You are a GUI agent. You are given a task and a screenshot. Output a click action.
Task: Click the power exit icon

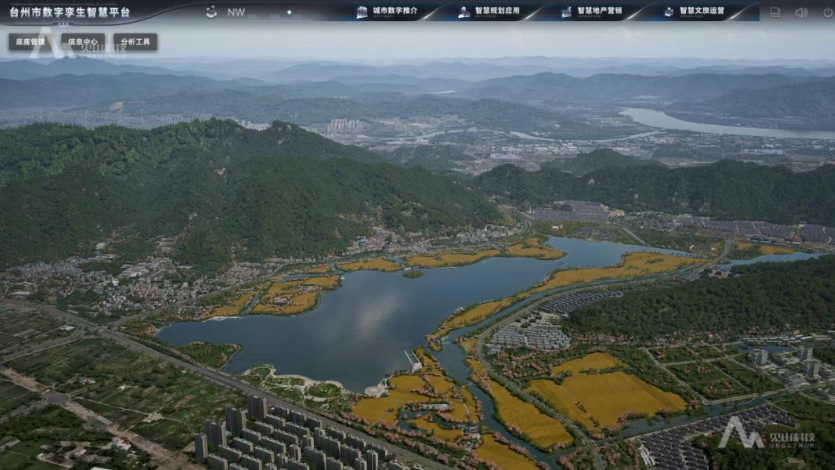coord(824,12)
